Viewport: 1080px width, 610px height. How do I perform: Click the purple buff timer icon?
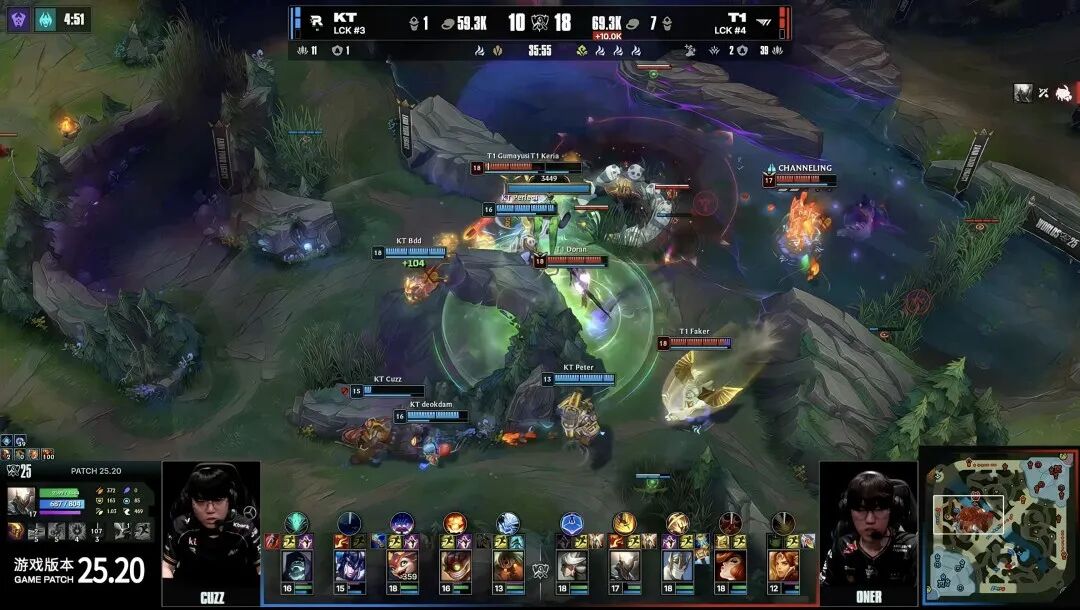point(19,19)
